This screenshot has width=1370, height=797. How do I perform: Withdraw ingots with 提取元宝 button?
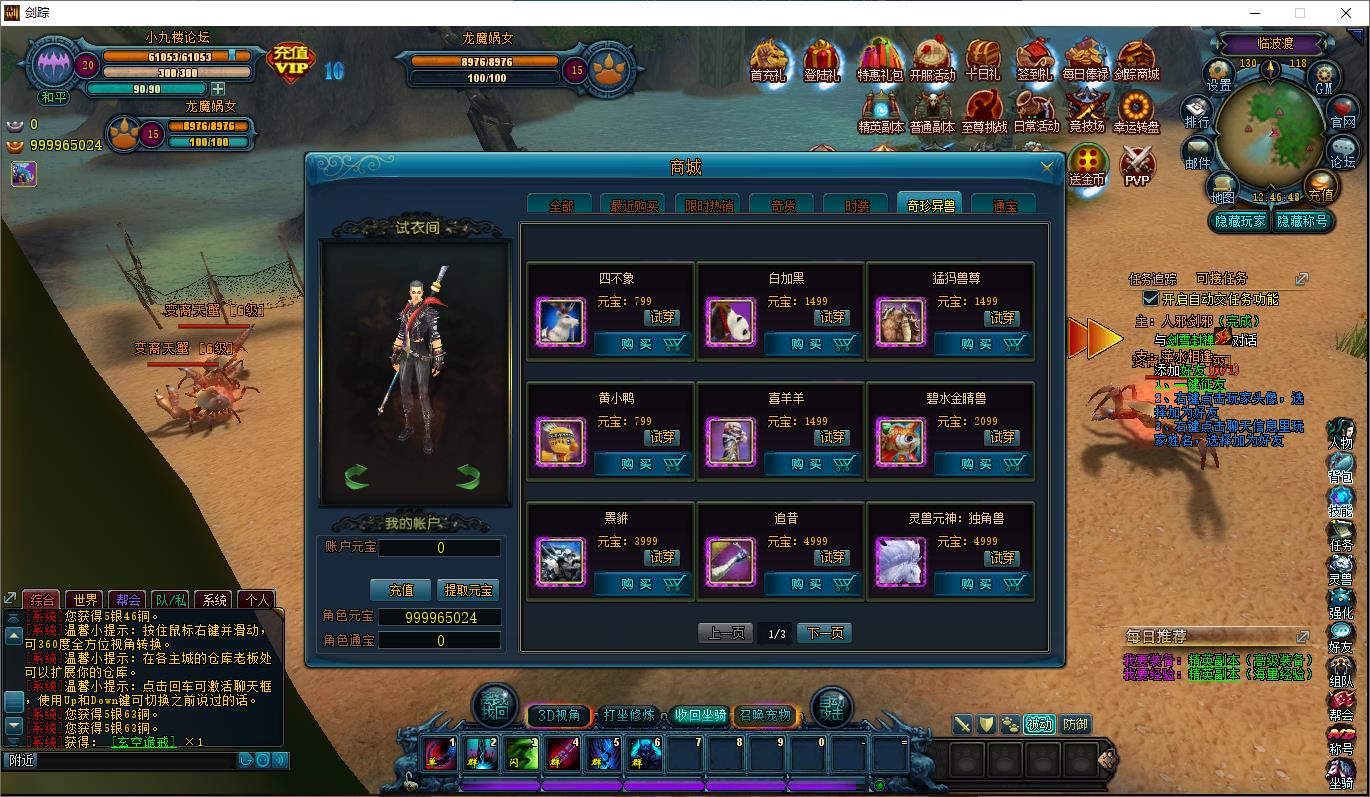click(x=469, y=590)
